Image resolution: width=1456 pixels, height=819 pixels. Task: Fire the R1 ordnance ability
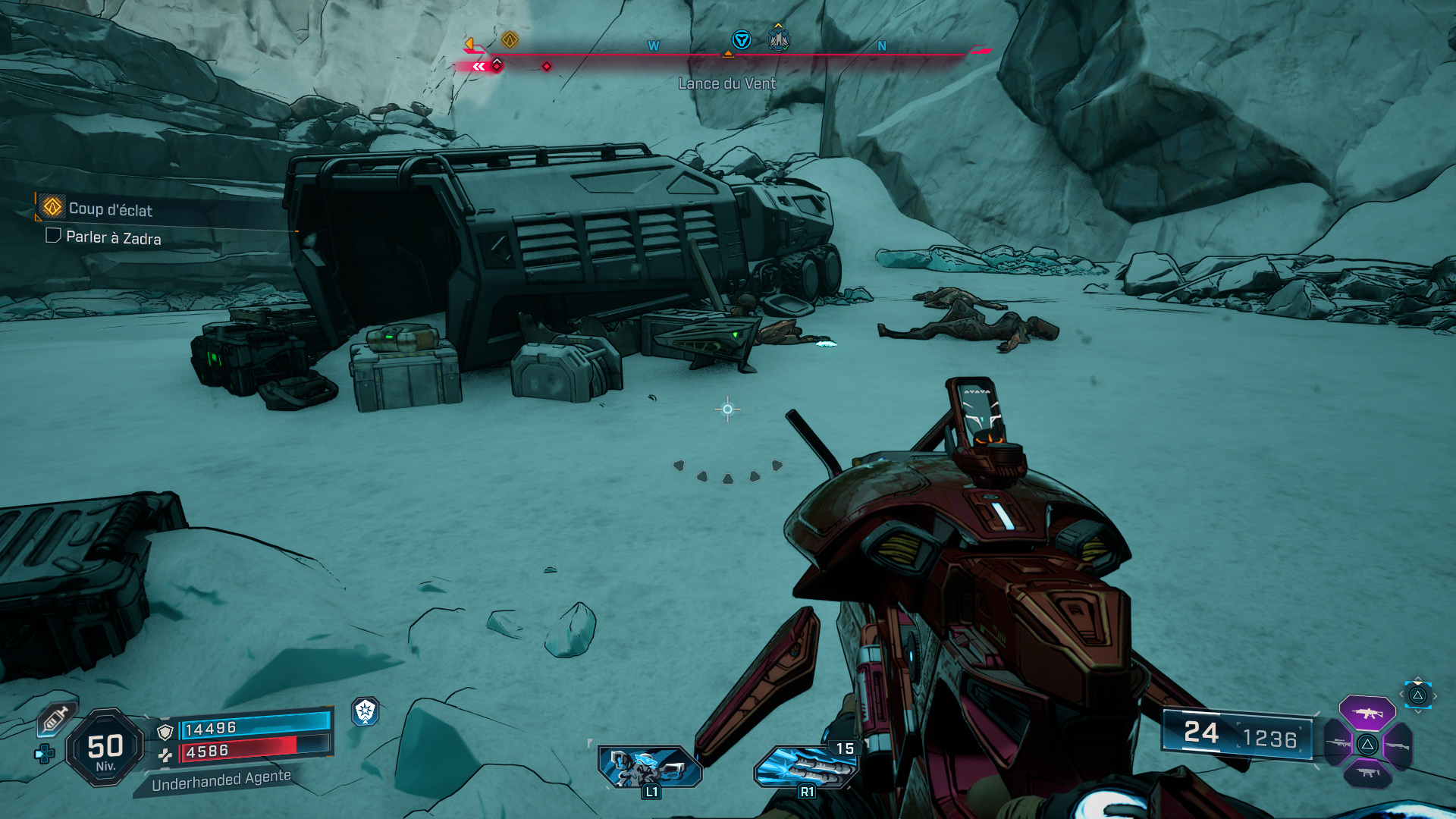point(805,767)
